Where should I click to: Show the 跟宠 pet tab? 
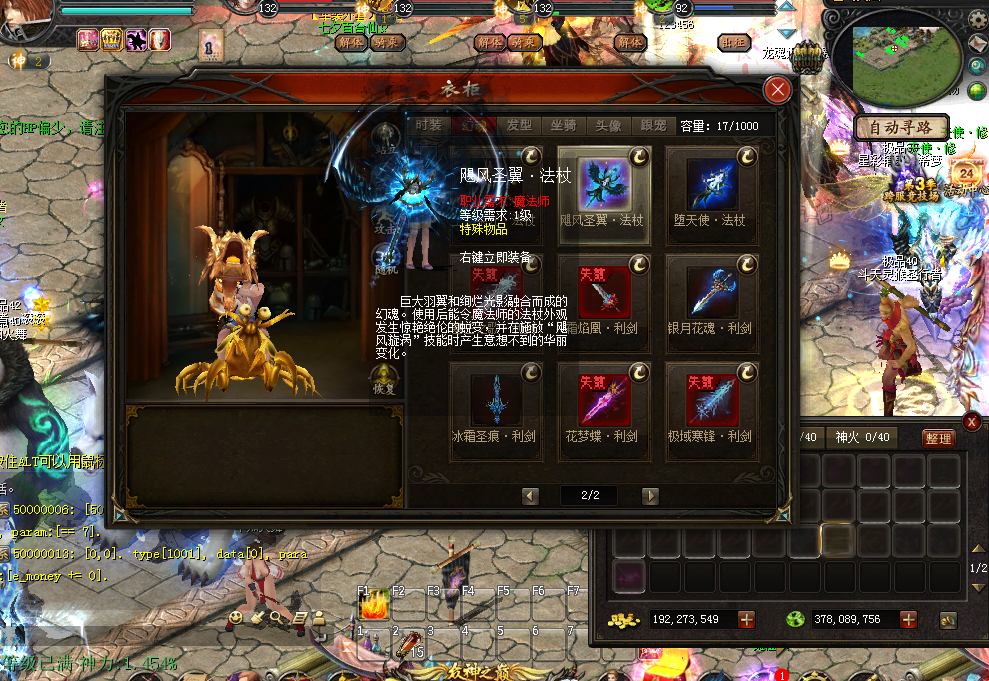coord(653,126)
